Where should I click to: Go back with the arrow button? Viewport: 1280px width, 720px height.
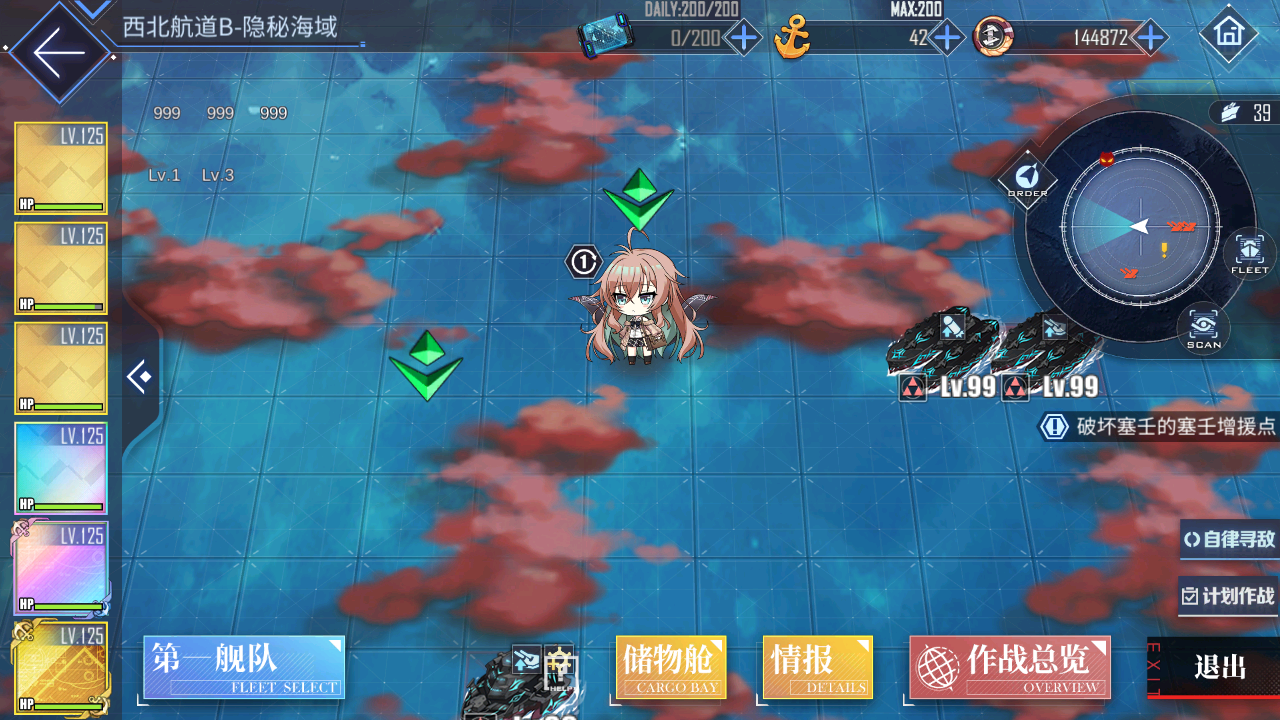(56, 52)
